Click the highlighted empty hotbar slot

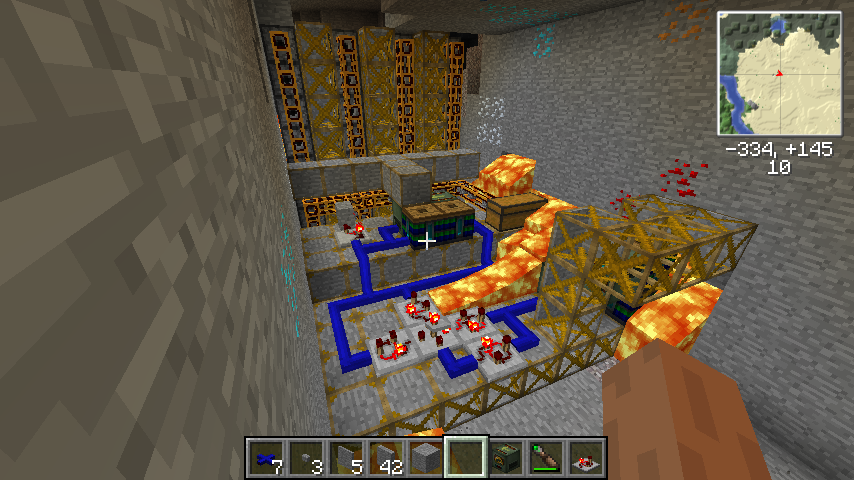(x=466, y=458)
